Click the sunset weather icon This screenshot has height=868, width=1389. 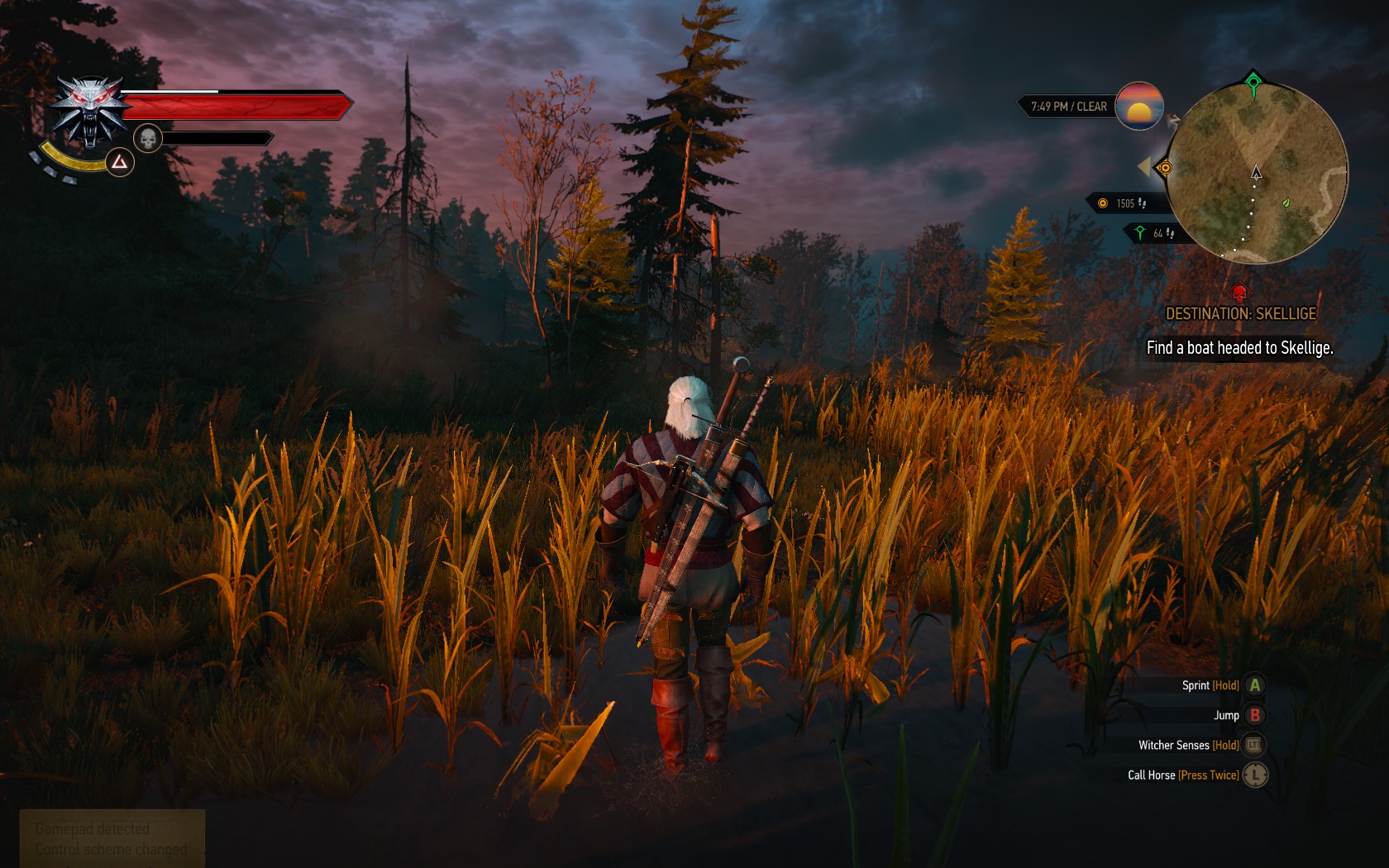point(1139,106)
